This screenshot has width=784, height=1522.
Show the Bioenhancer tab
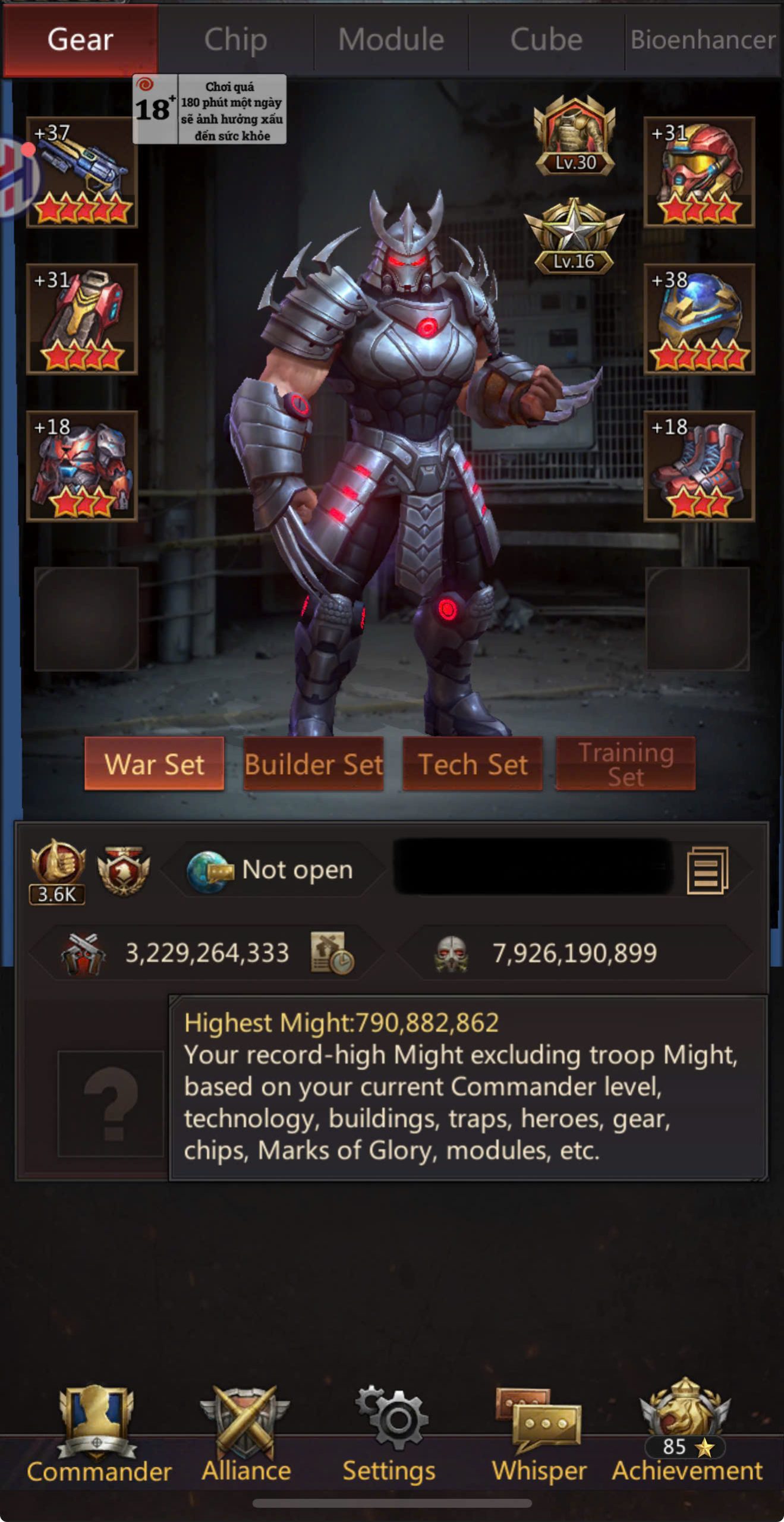tap(703, 40)
